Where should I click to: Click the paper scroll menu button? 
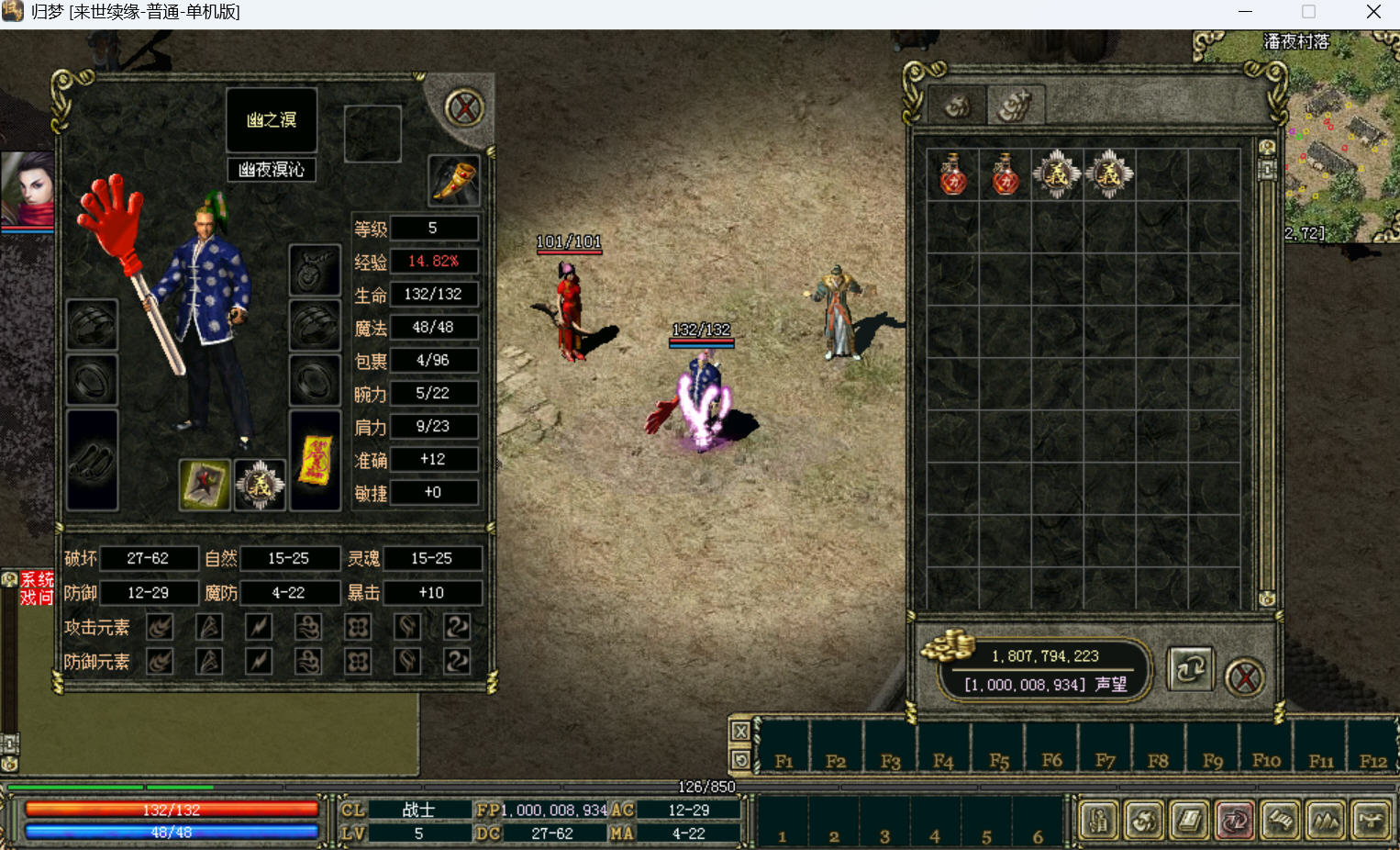1281,820
